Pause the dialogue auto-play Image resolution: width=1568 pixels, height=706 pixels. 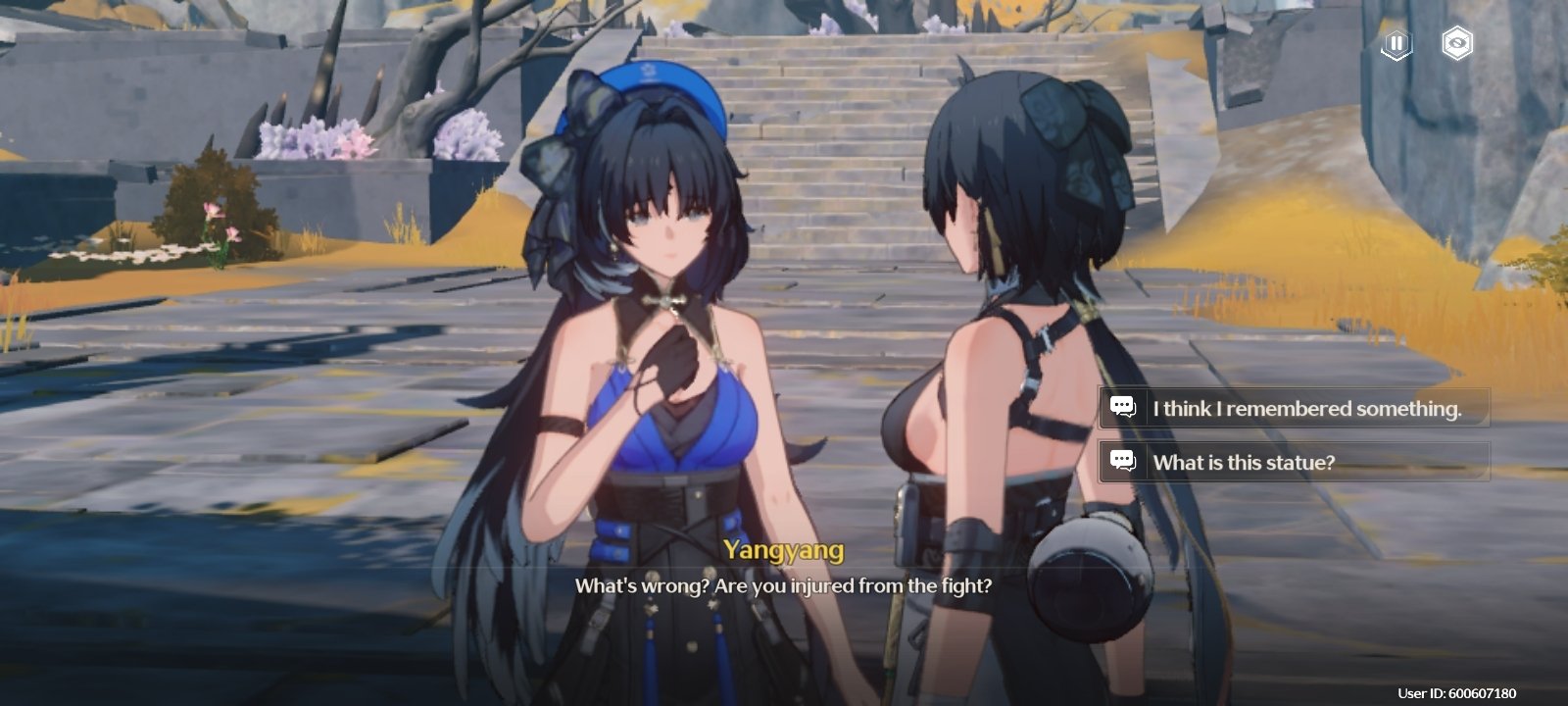(x=1396, y=44)
